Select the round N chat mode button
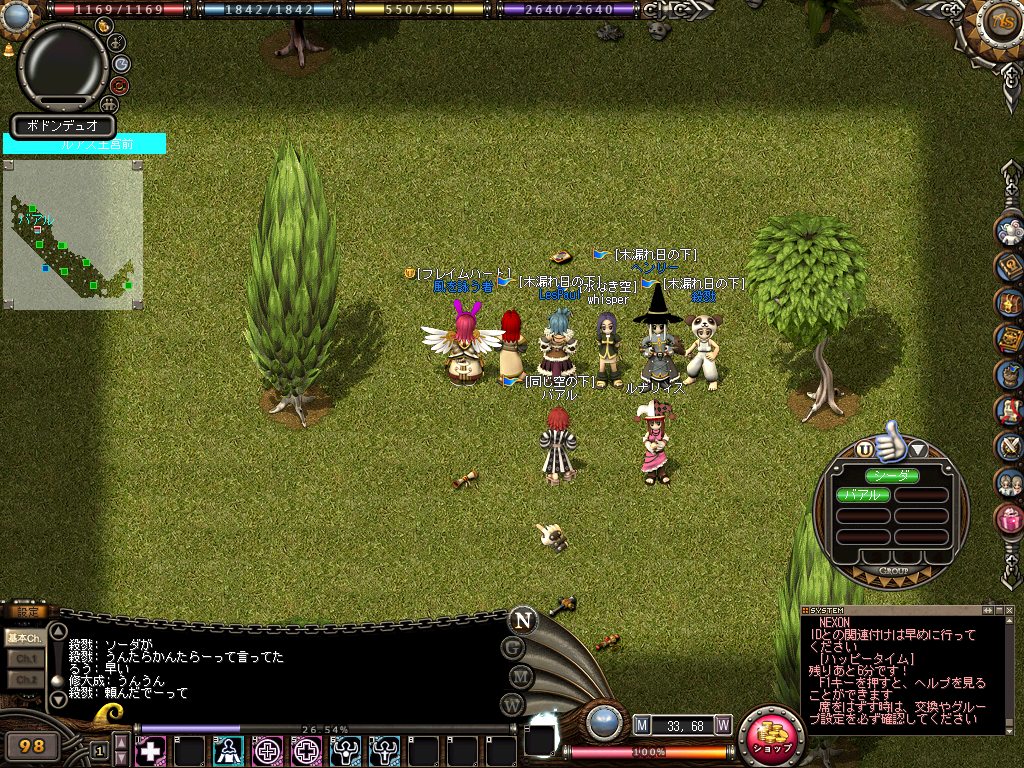 (x=521, y=620)
